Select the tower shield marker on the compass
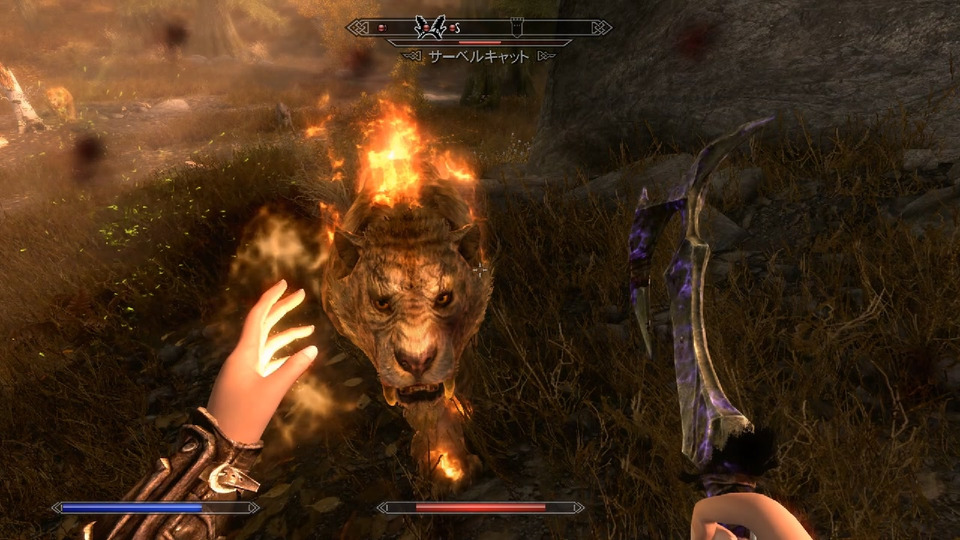This screenshot has width=960, height=540. click(515, 27)
